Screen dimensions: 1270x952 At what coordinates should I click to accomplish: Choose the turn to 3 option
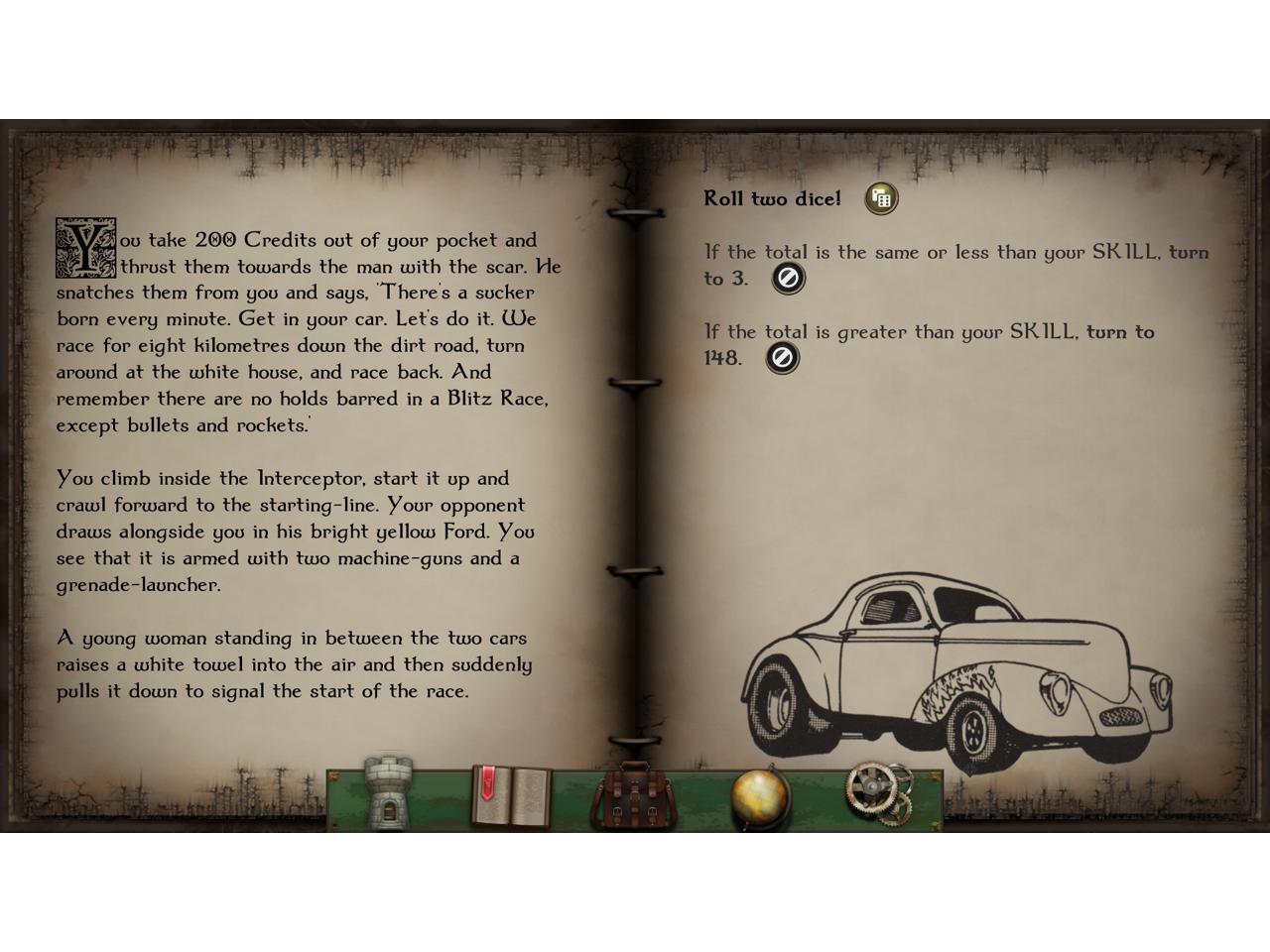click(x=788, y=279)
